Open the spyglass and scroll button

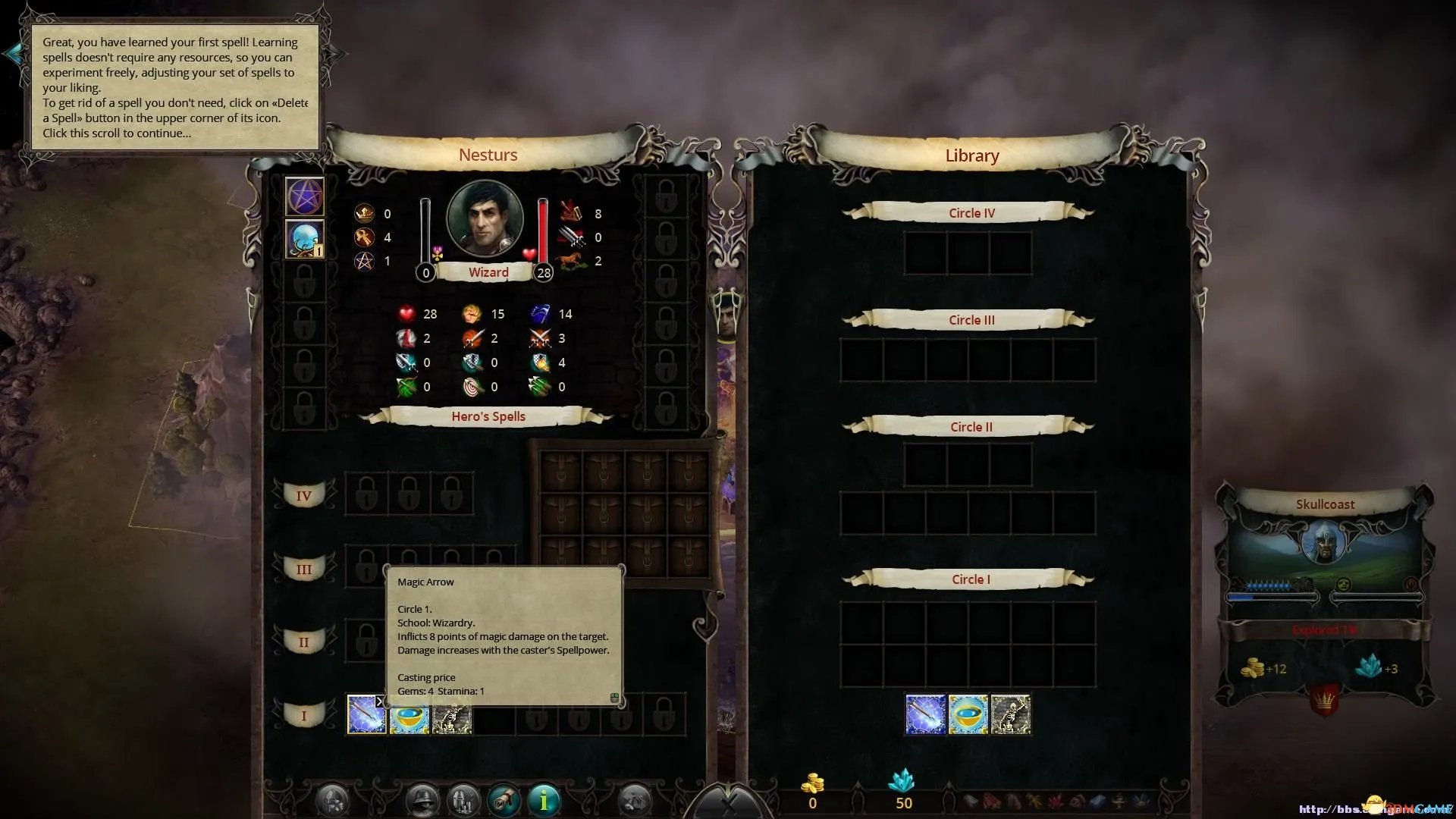(x=504, y=799)
